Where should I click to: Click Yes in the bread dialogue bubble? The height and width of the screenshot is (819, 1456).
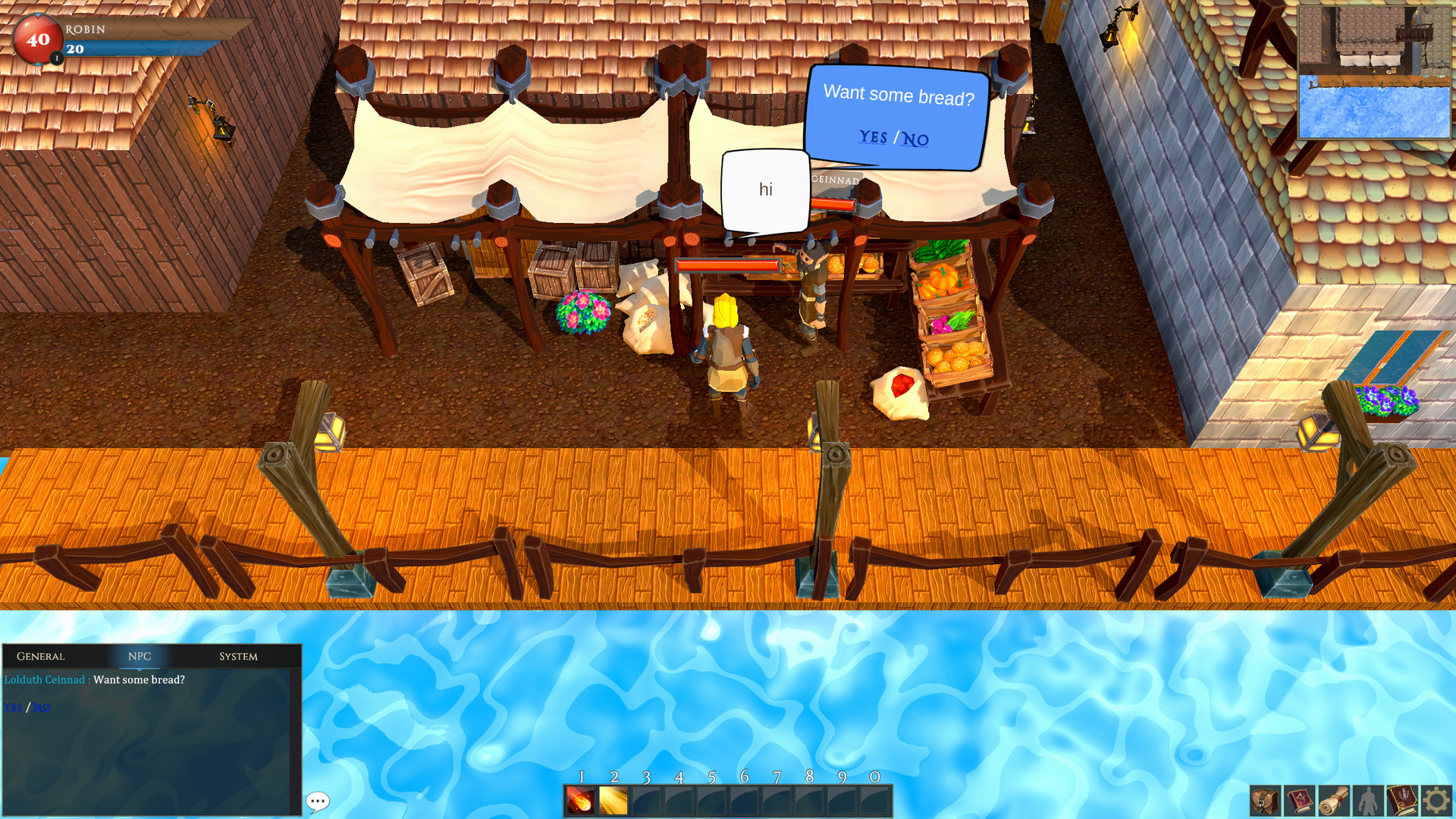[x=873, y=137]
